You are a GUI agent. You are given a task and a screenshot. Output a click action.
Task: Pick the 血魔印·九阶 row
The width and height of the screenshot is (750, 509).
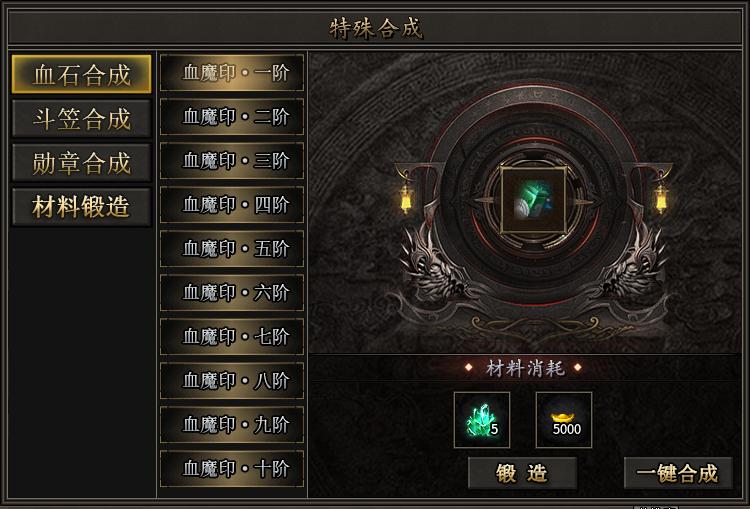232,425
